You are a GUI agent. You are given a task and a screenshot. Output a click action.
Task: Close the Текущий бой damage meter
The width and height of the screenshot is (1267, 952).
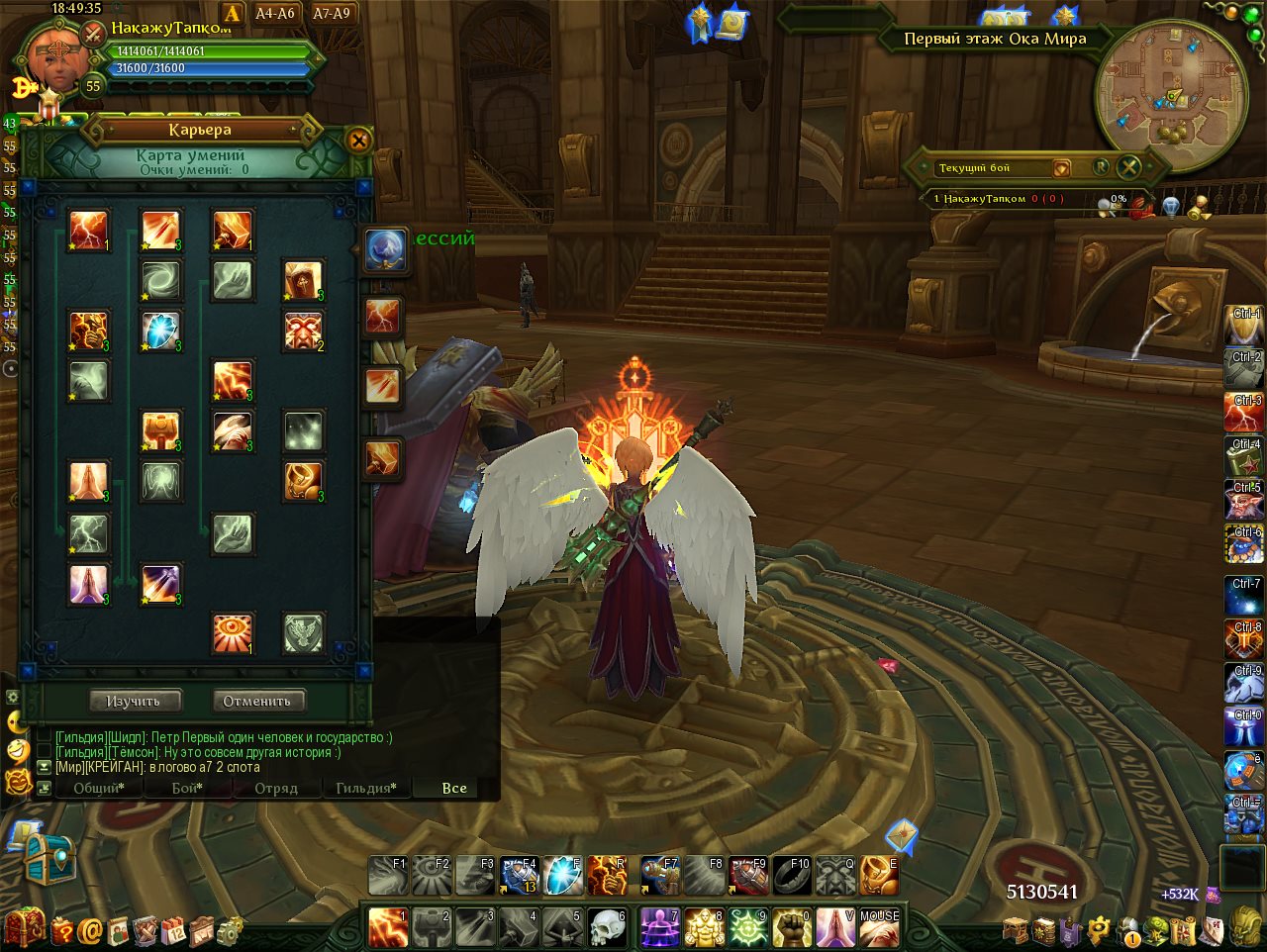(x=1128, y=167)
